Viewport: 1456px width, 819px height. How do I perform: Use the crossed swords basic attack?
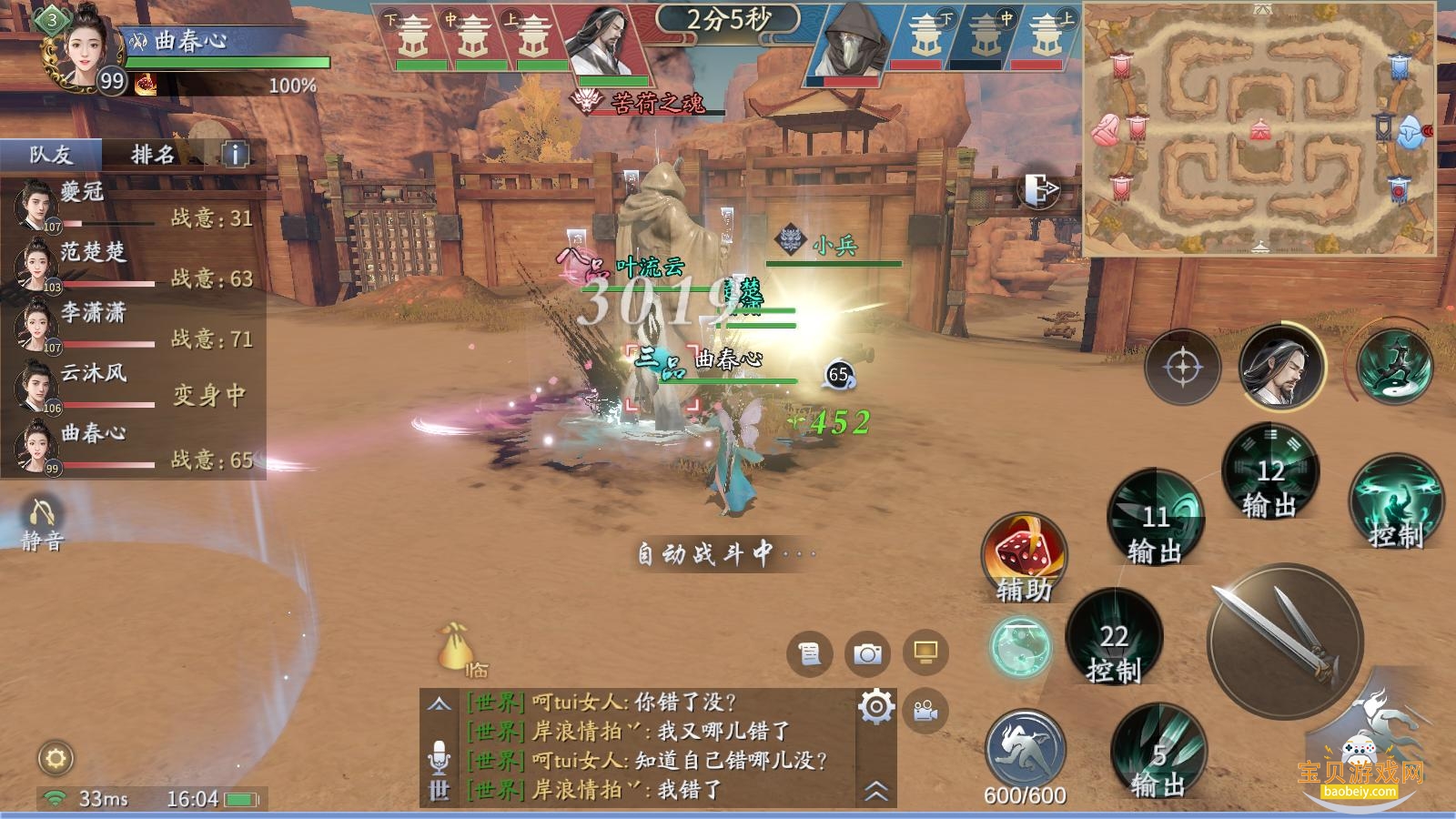[1285, 641]
